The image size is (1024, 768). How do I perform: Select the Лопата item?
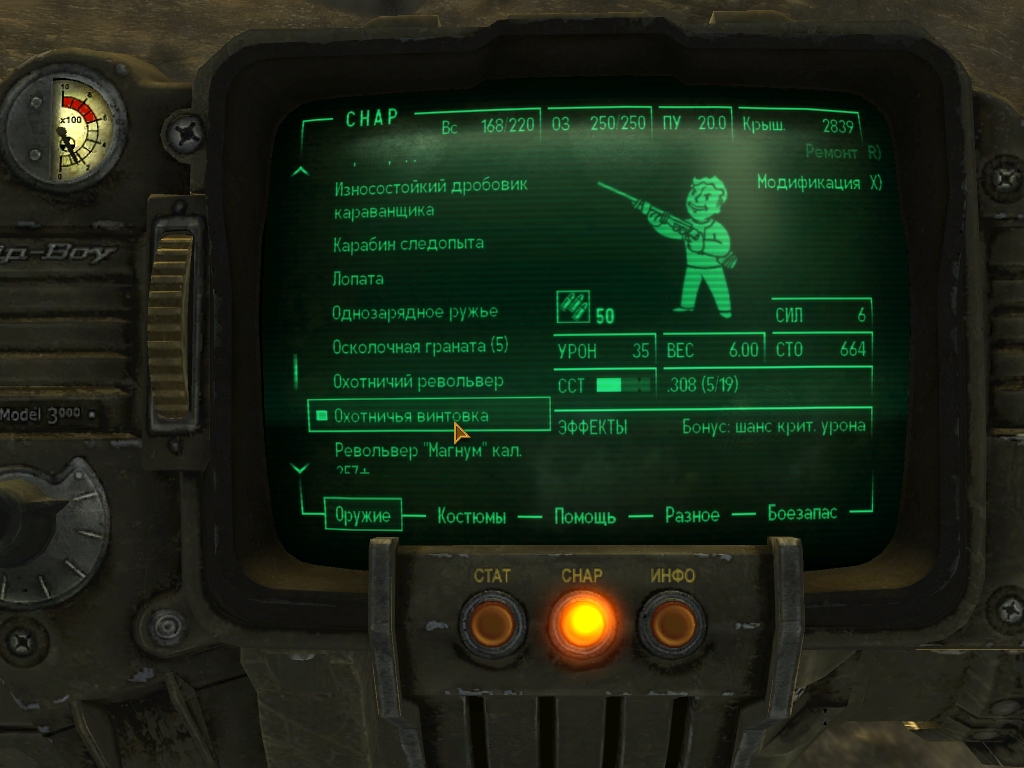pyautogui.click(x=358, y=279)
